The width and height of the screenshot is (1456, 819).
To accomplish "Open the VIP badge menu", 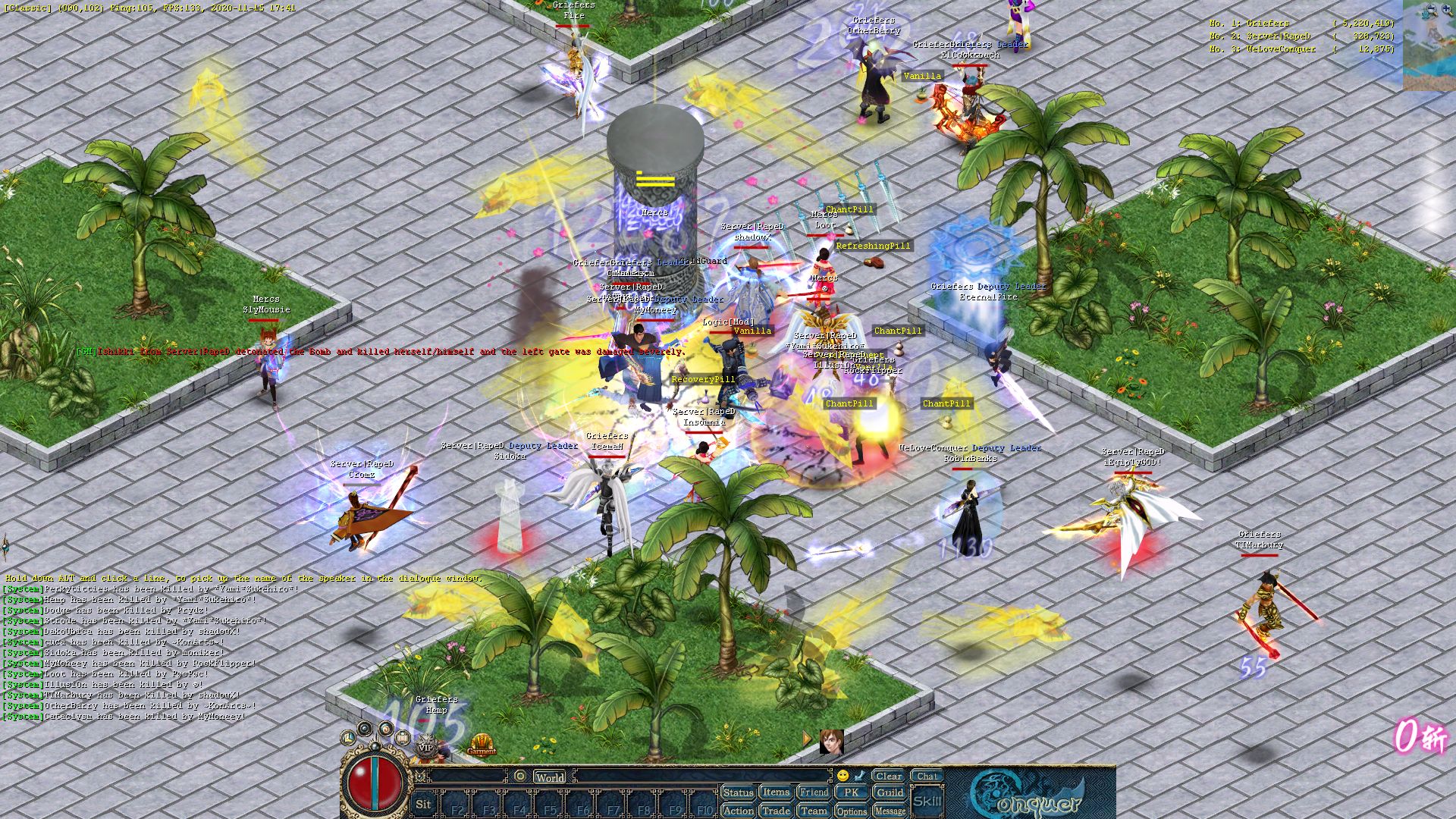I will pos(425,745).
